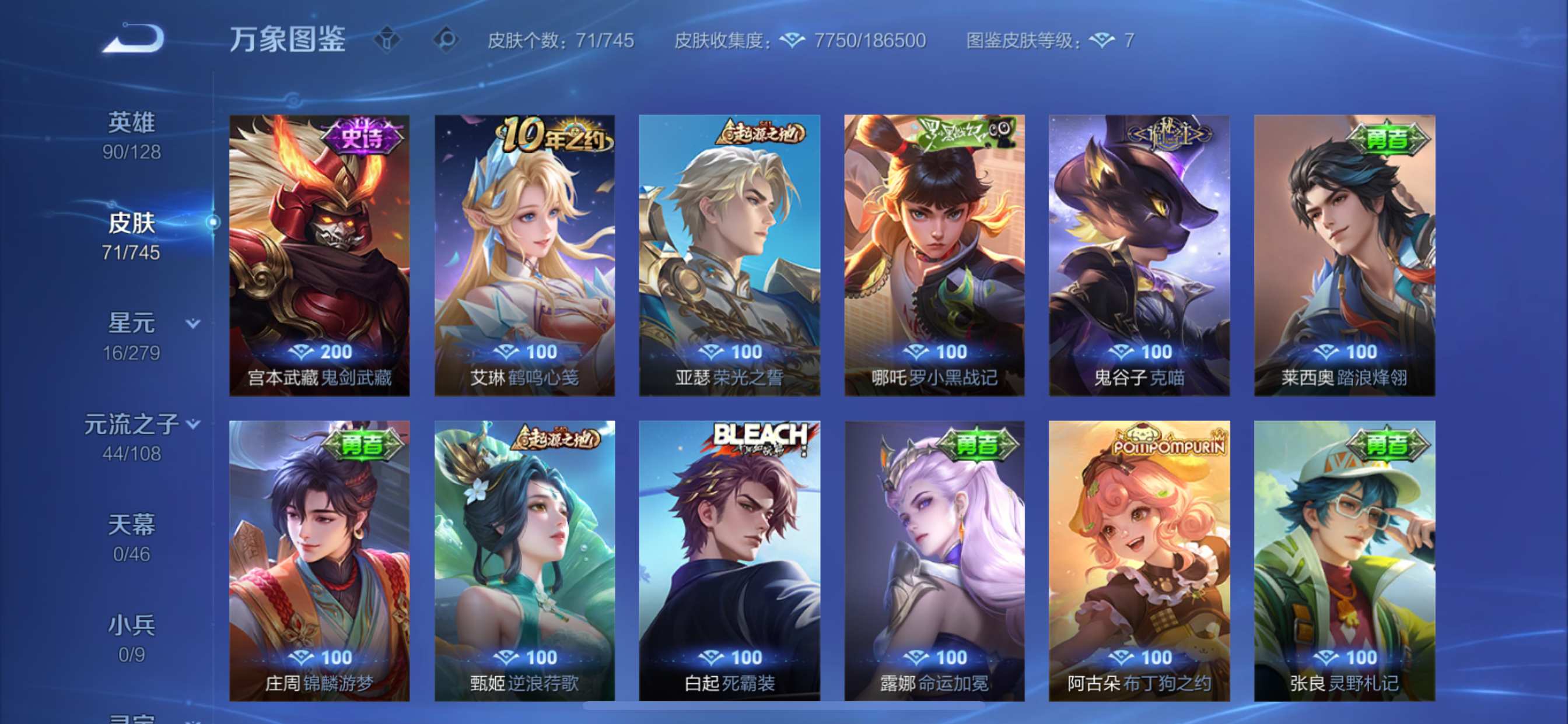Image resolution: width=1568 pixels, height=724 pixels.
Task: Select the 鬼谷子 克喵 skin card
Action: (x=1139, y=255)
